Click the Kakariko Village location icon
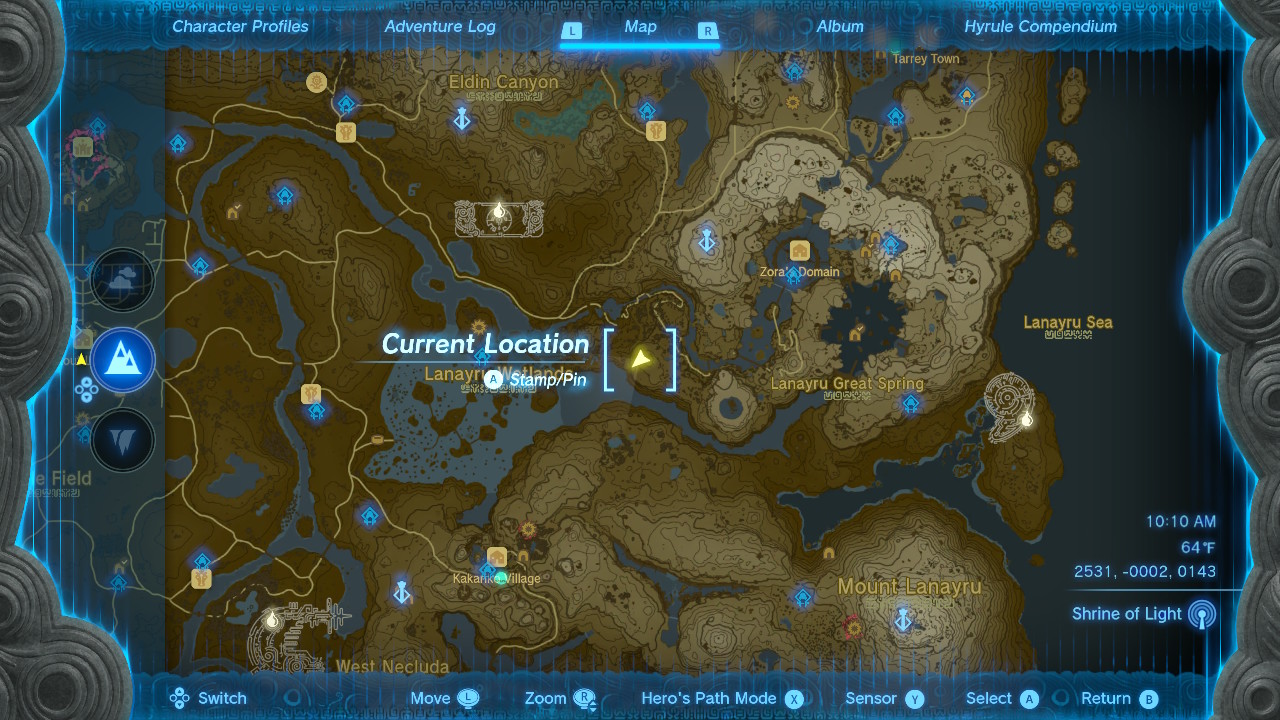The image size is (1280, 720). pyautogui.click(x=497, y=553)
